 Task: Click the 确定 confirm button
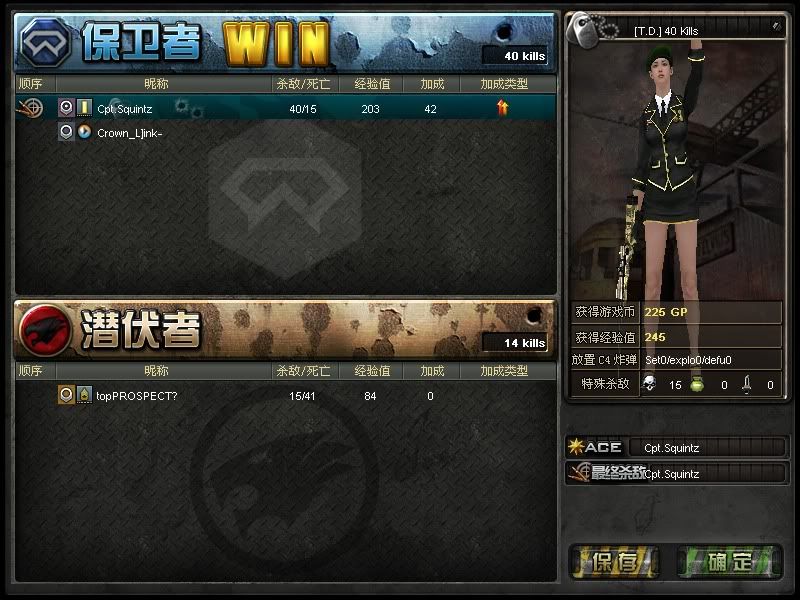click(x=729, y=562)
